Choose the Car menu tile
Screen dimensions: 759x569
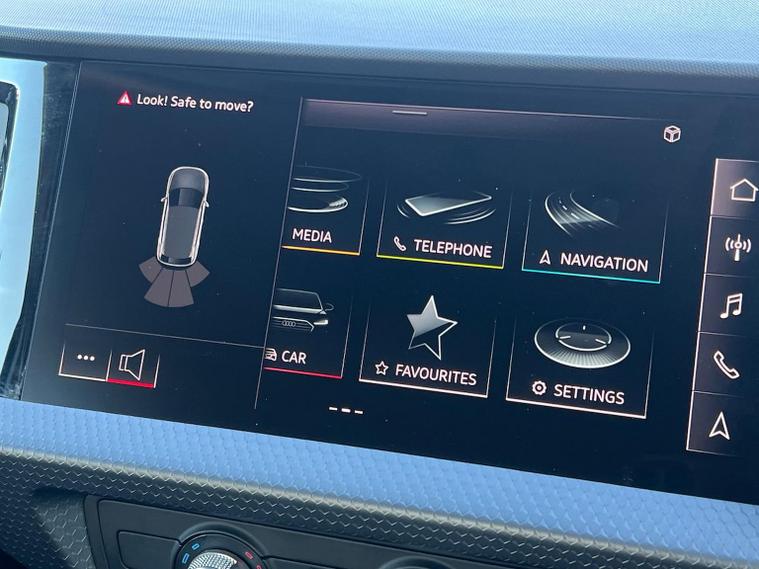tap(304, 332)
